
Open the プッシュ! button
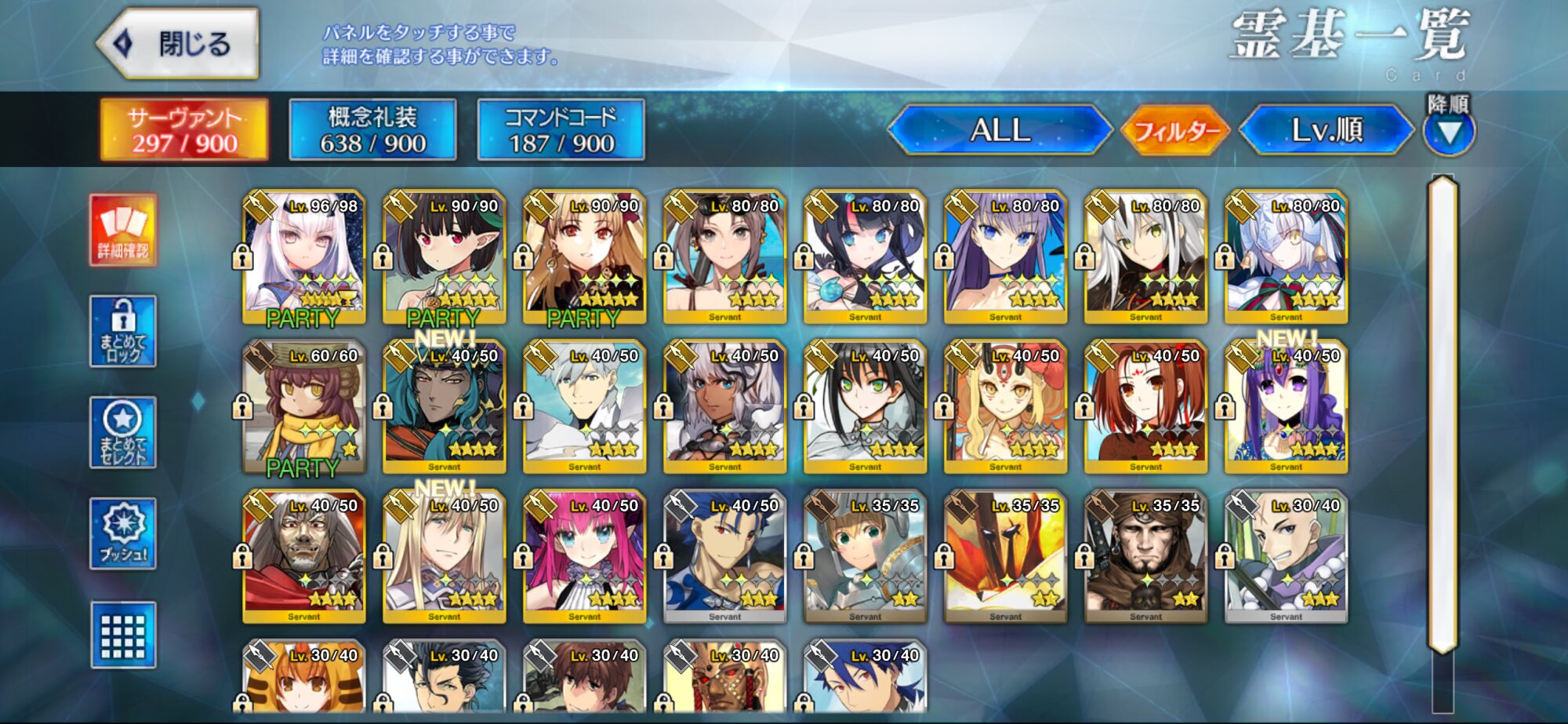[123, 533]
